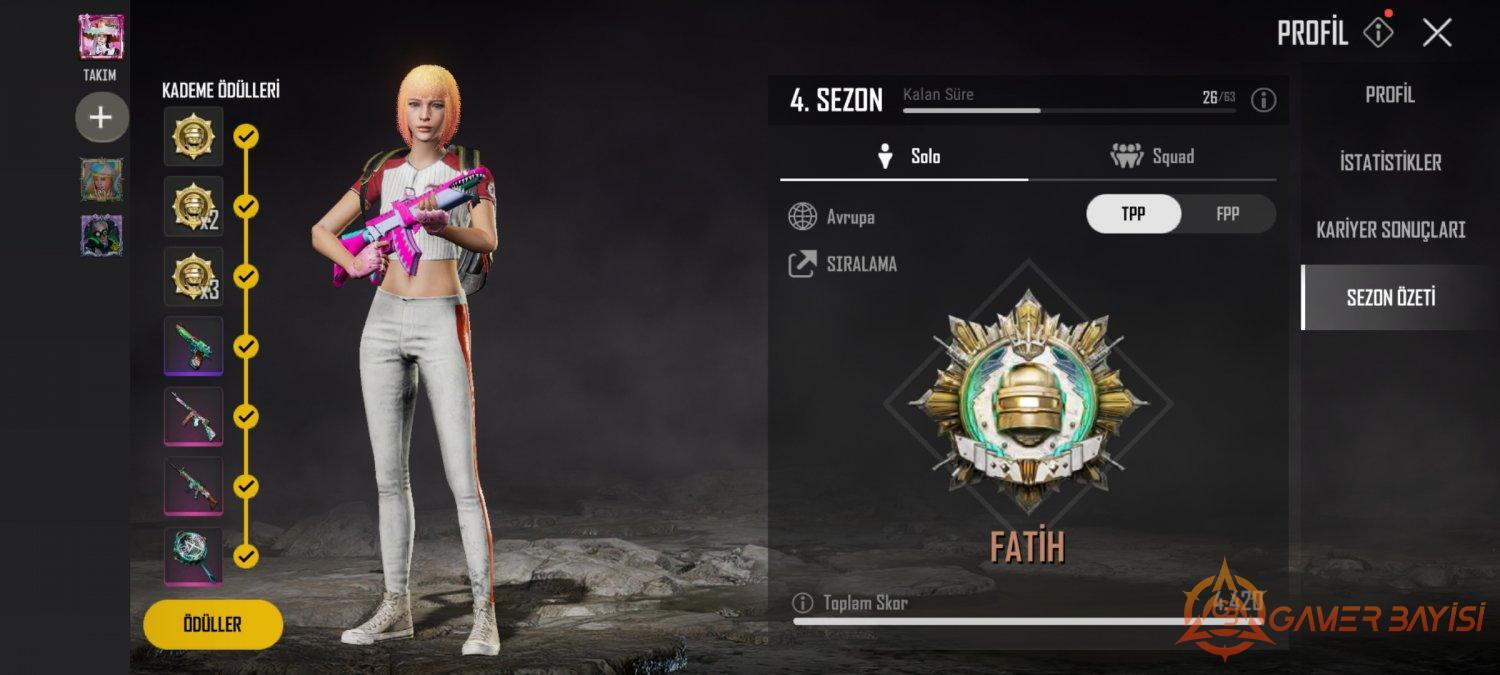Viewport: 1500px width, 675px height.
Task: Select the green pistol skin tier reward
Action: 193,346
